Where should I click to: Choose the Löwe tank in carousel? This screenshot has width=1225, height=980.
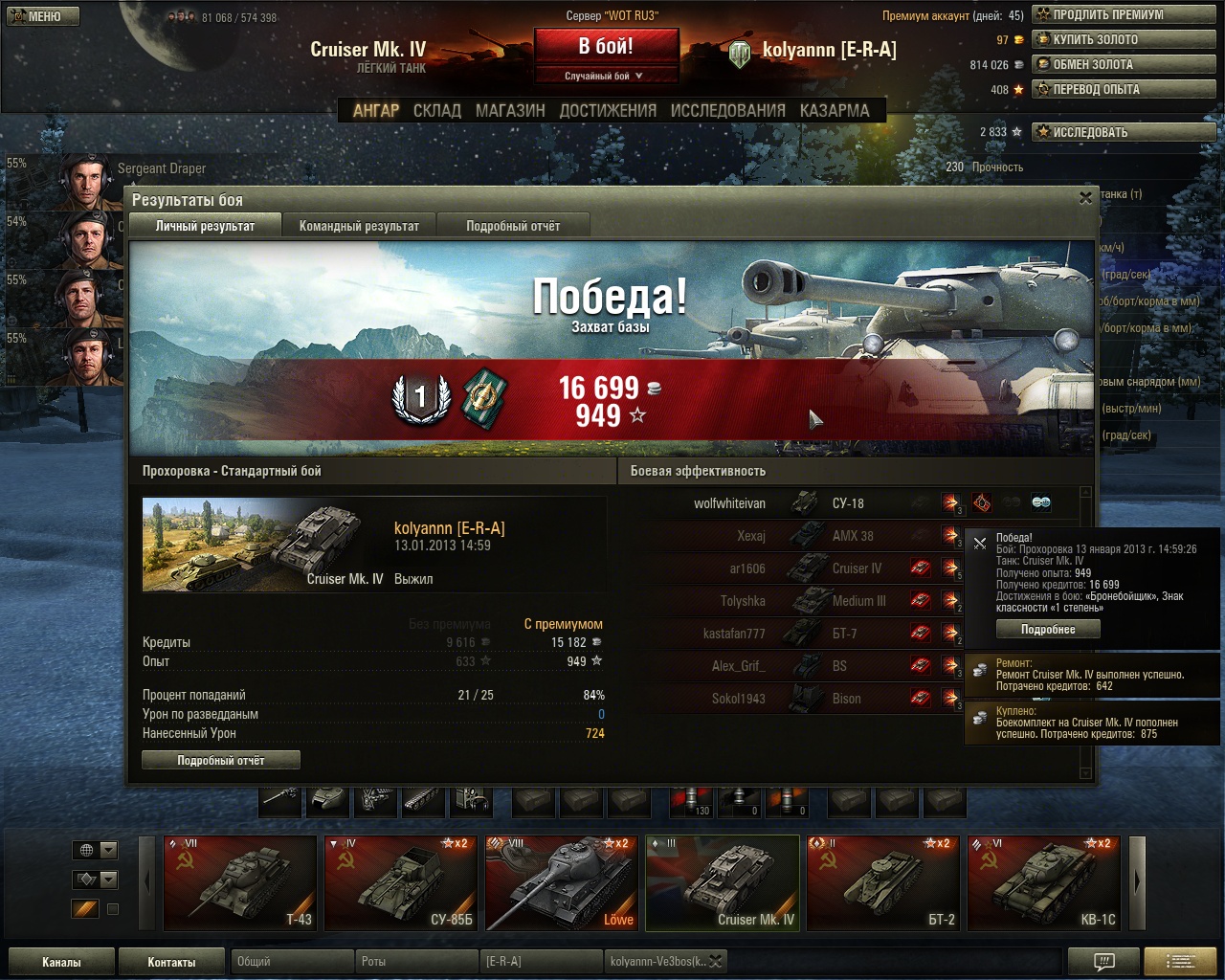point(562,883)
